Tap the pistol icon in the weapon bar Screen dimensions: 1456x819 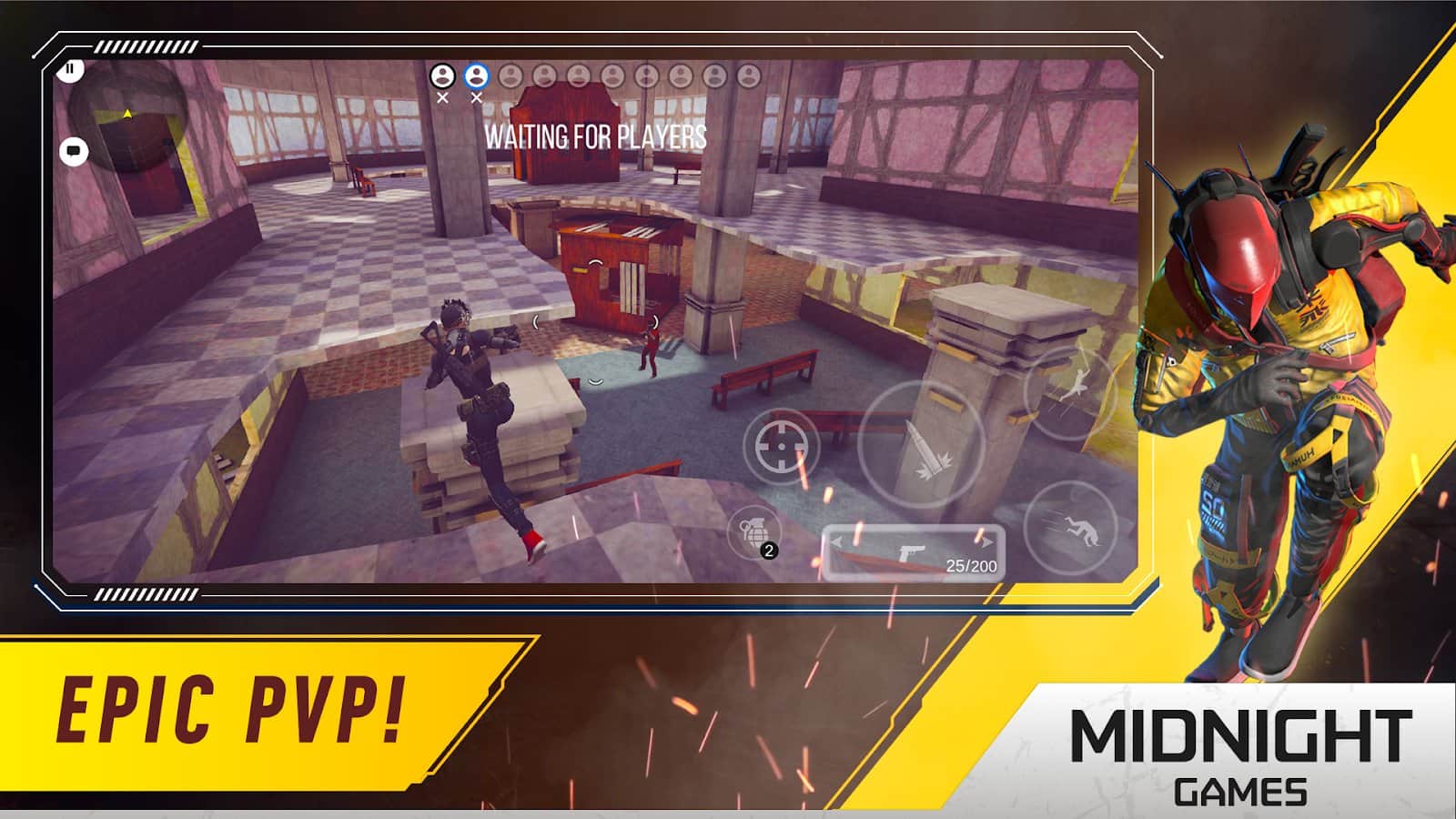(x=915, y=550)
